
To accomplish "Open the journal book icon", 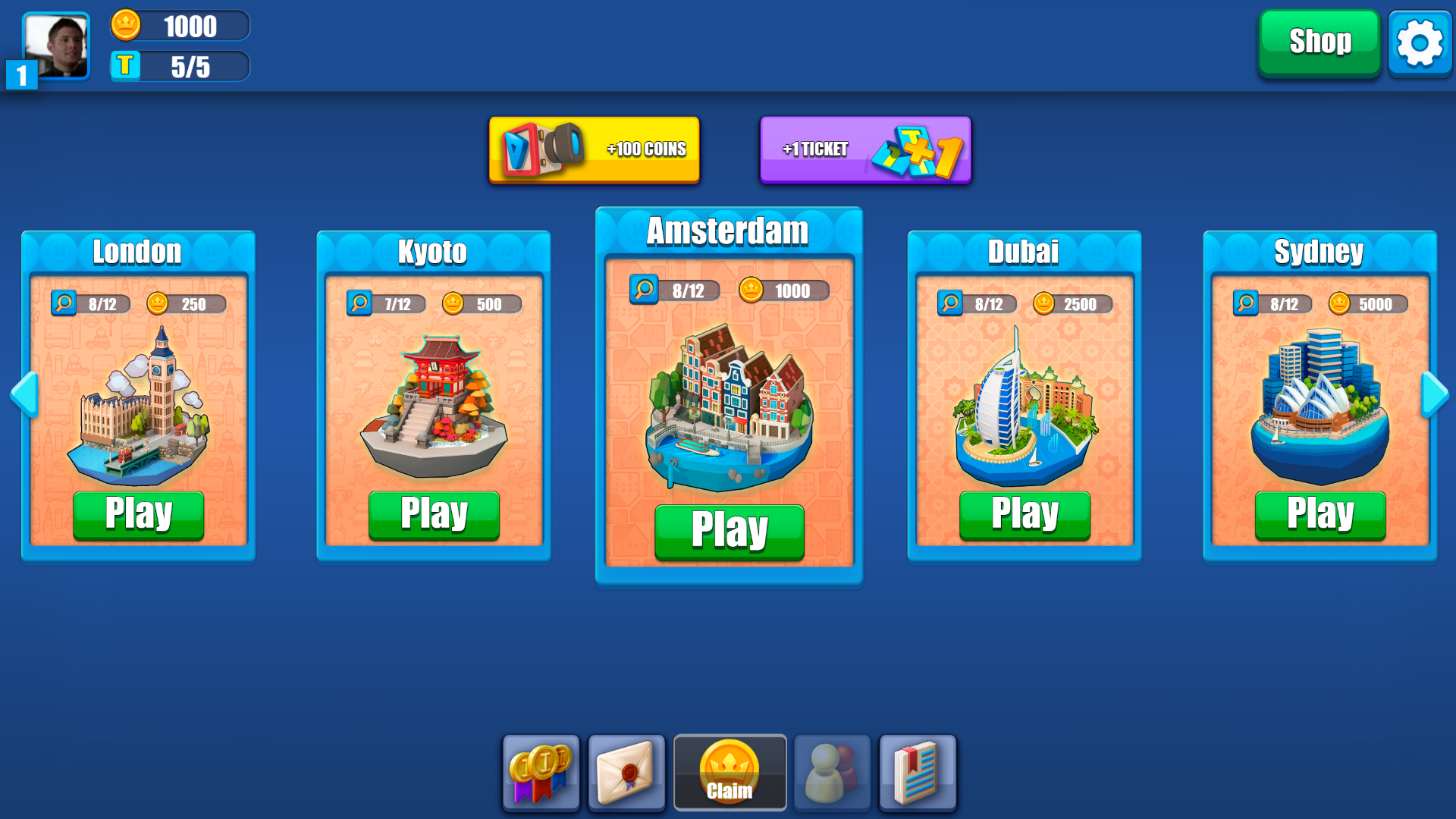I will pos(918,772).
